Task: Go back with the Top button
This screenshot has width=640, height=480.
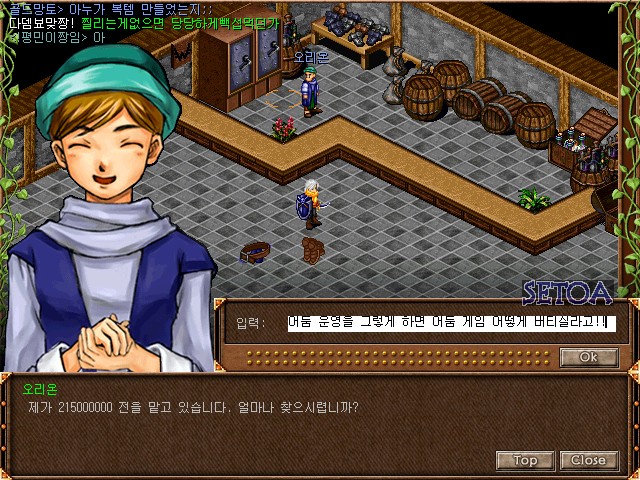Action: click(x=525, y=460)
